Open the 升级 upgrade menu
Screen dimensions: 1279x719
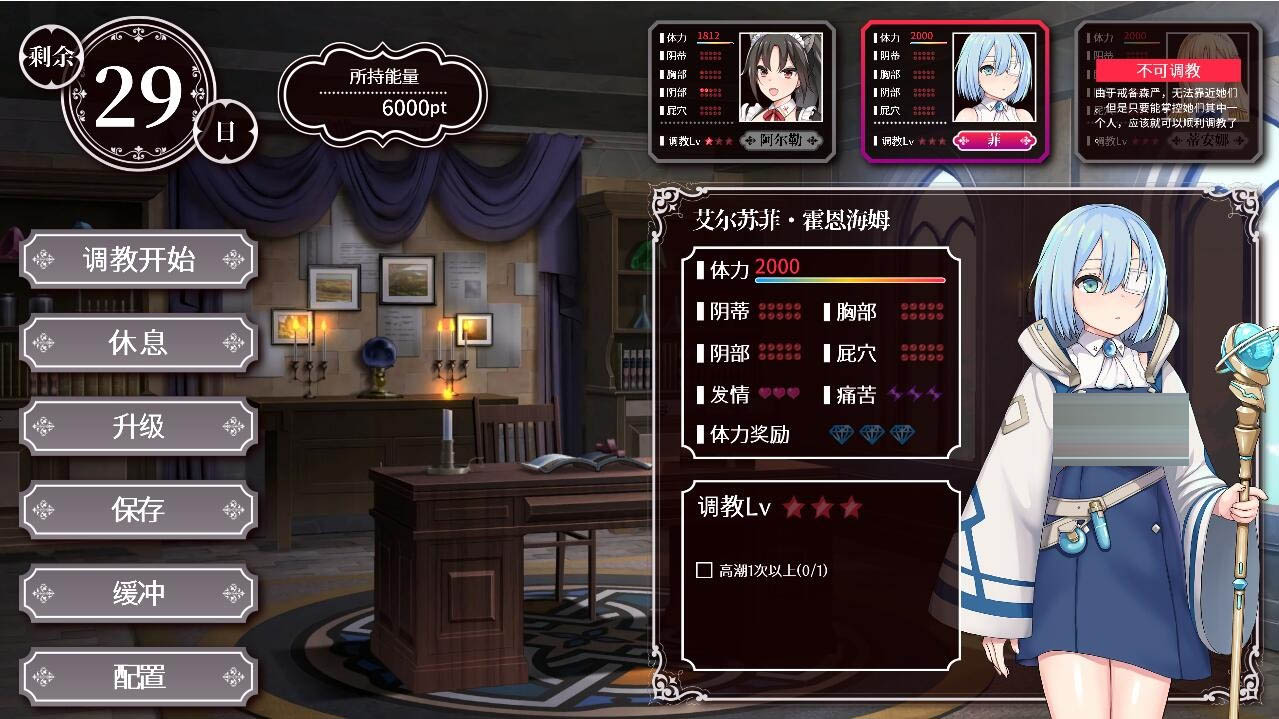(x=138, y=427)
